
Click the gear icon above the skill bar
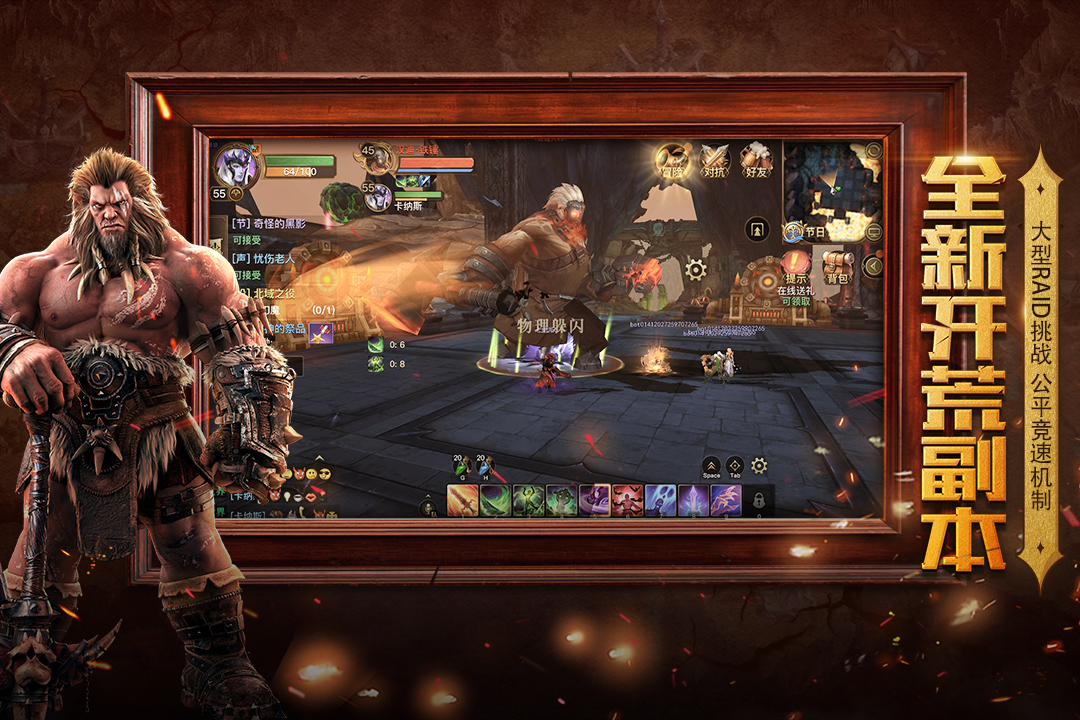click(x=759, y=465)
